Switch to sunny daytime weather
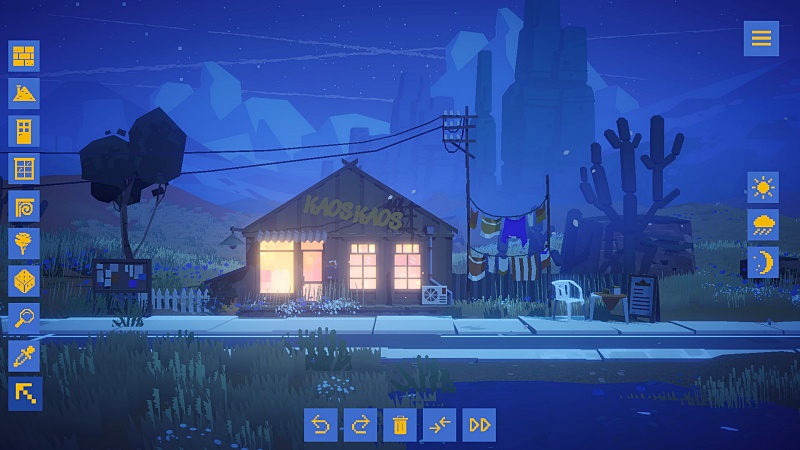Screen dimensions: 800x450 [x=763, y=187]
